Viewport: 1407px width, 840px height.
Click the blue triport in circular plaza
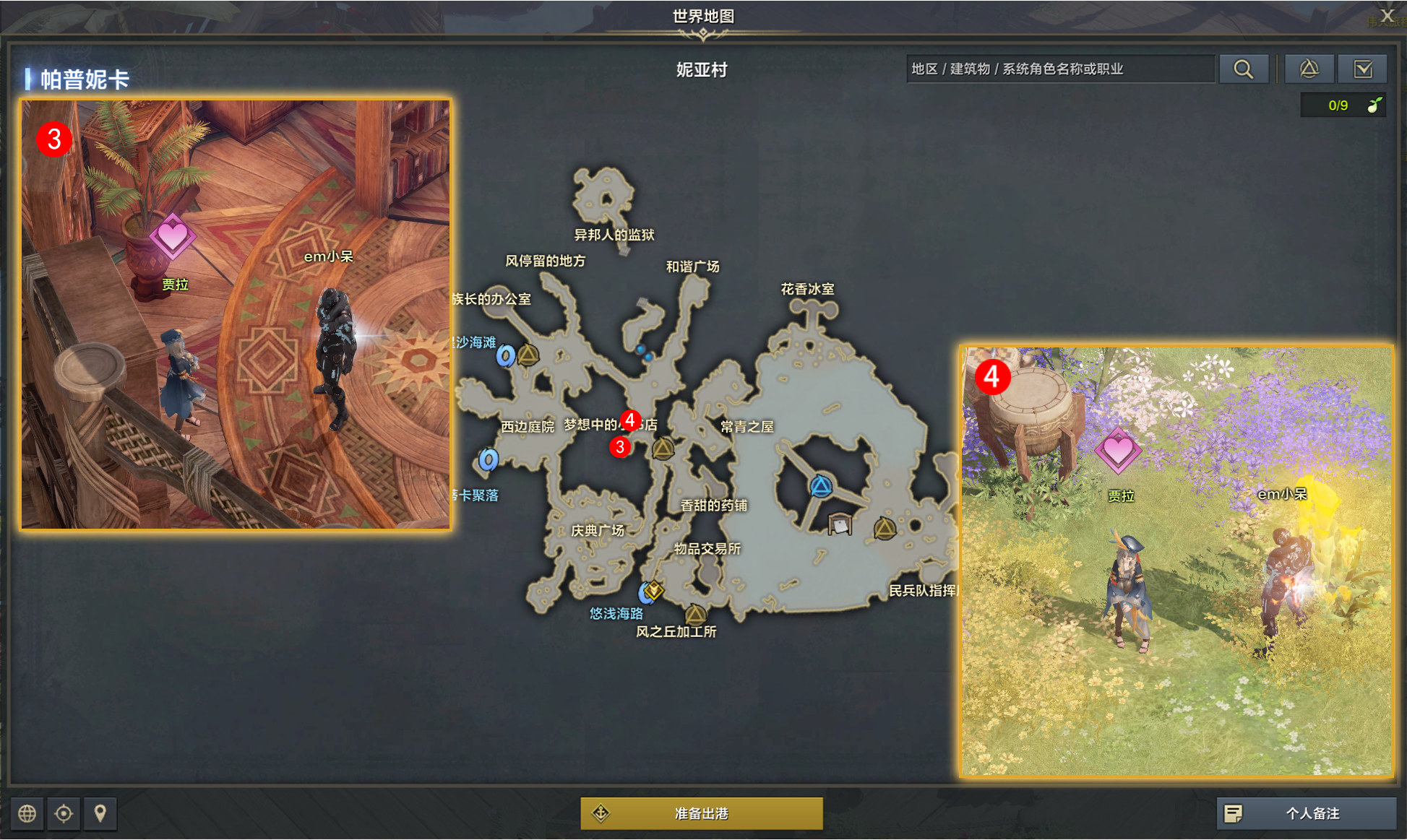coord(820,486)
